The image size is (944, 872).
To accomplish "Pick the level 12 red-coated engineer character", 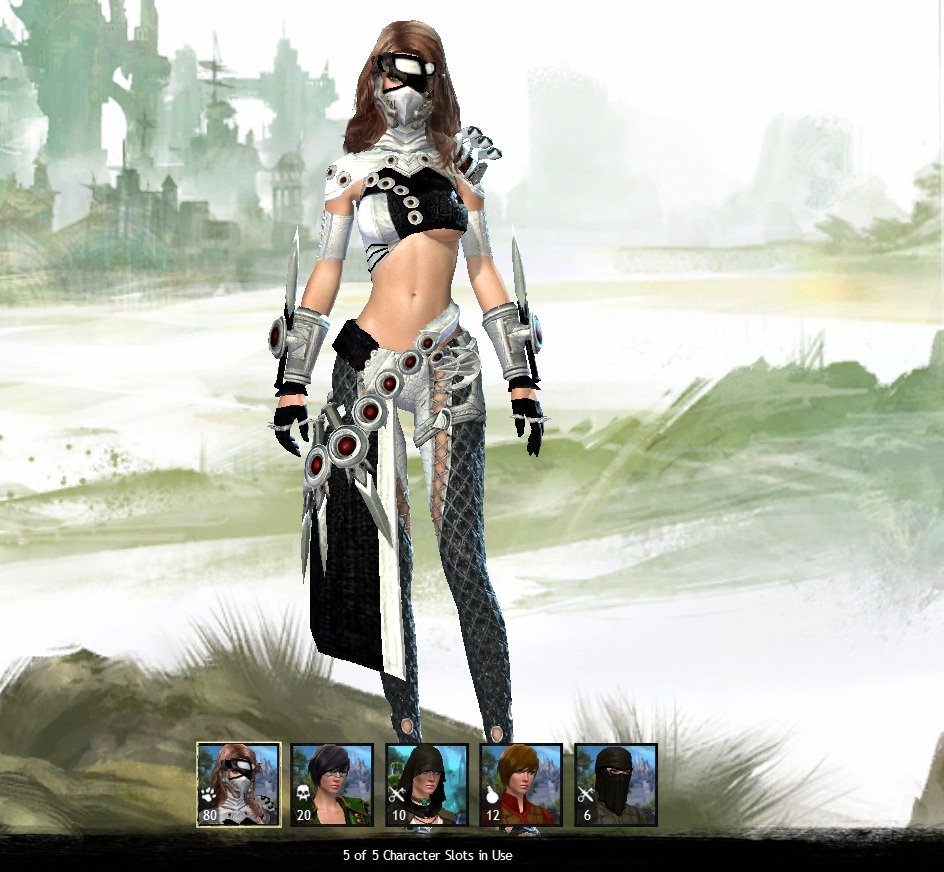I will (x=521, y=784).
